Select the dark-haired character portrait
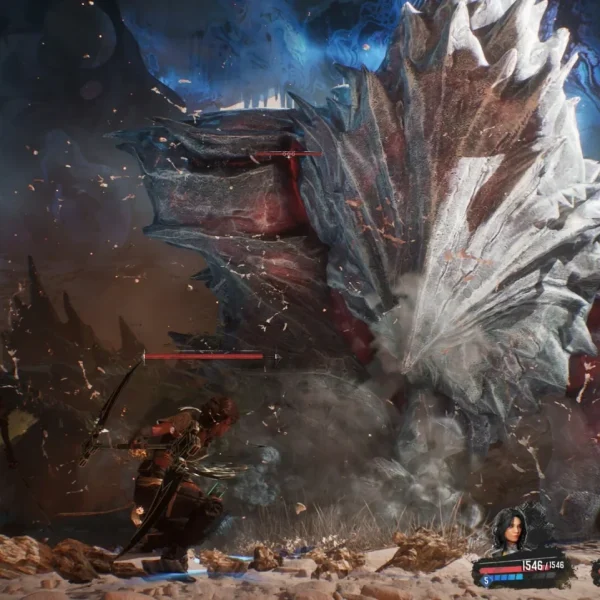Image resolution: width=600 pixels, height=600 pixels. (x=507, y=530)
